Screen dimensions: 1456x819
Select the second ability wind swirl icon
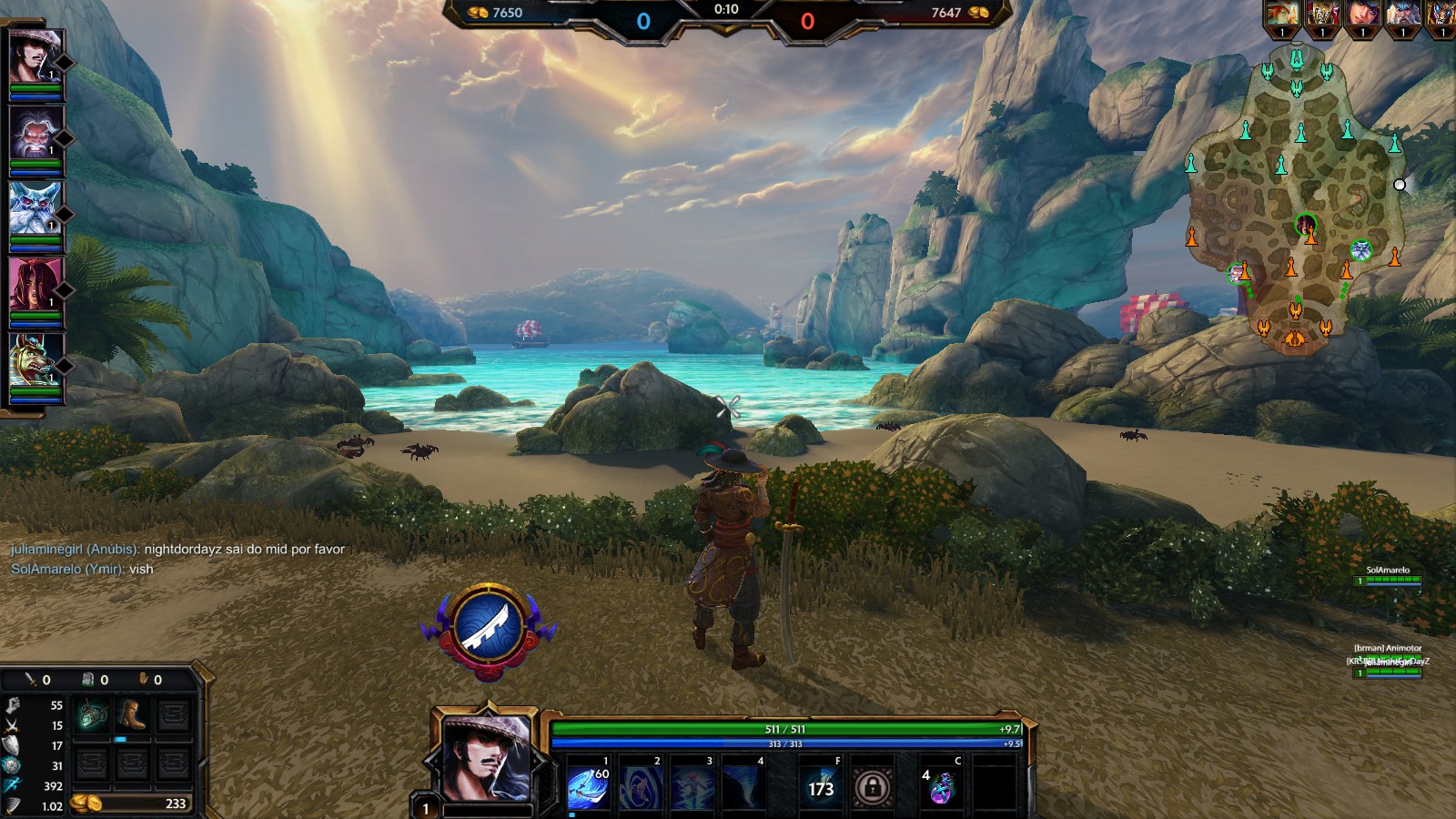pyautogui.click(x=641, y=786)
